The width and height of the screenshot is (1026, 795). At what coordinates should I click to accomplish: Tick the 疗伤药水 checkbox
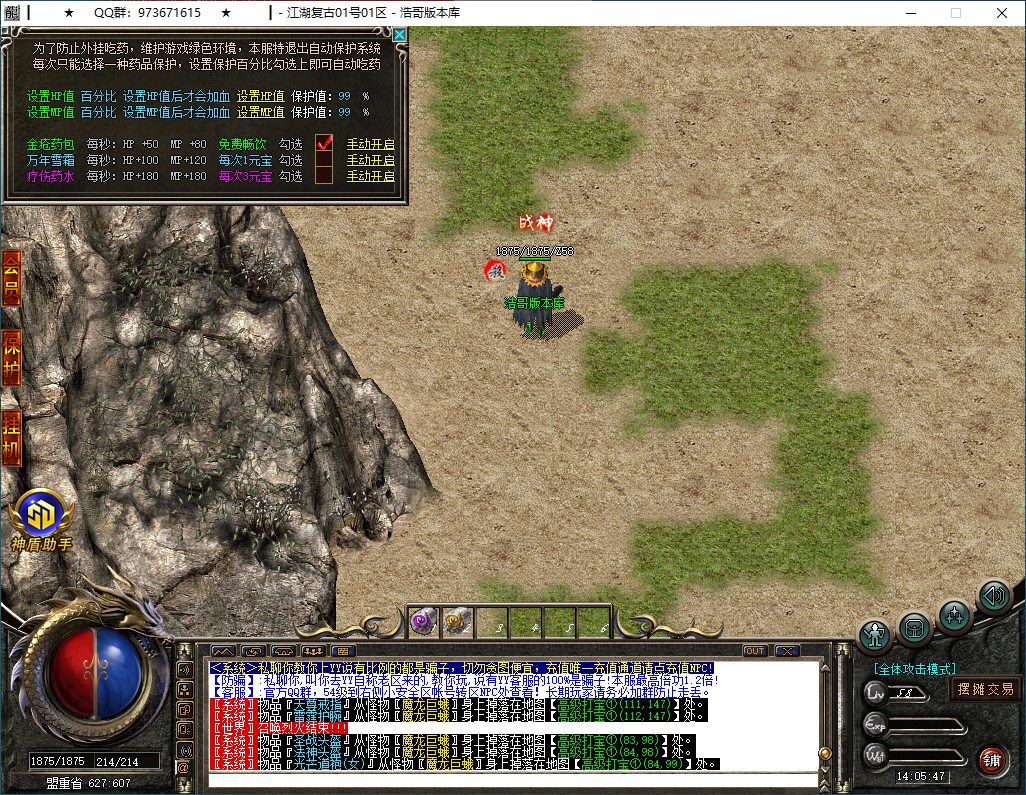point(324,176)
